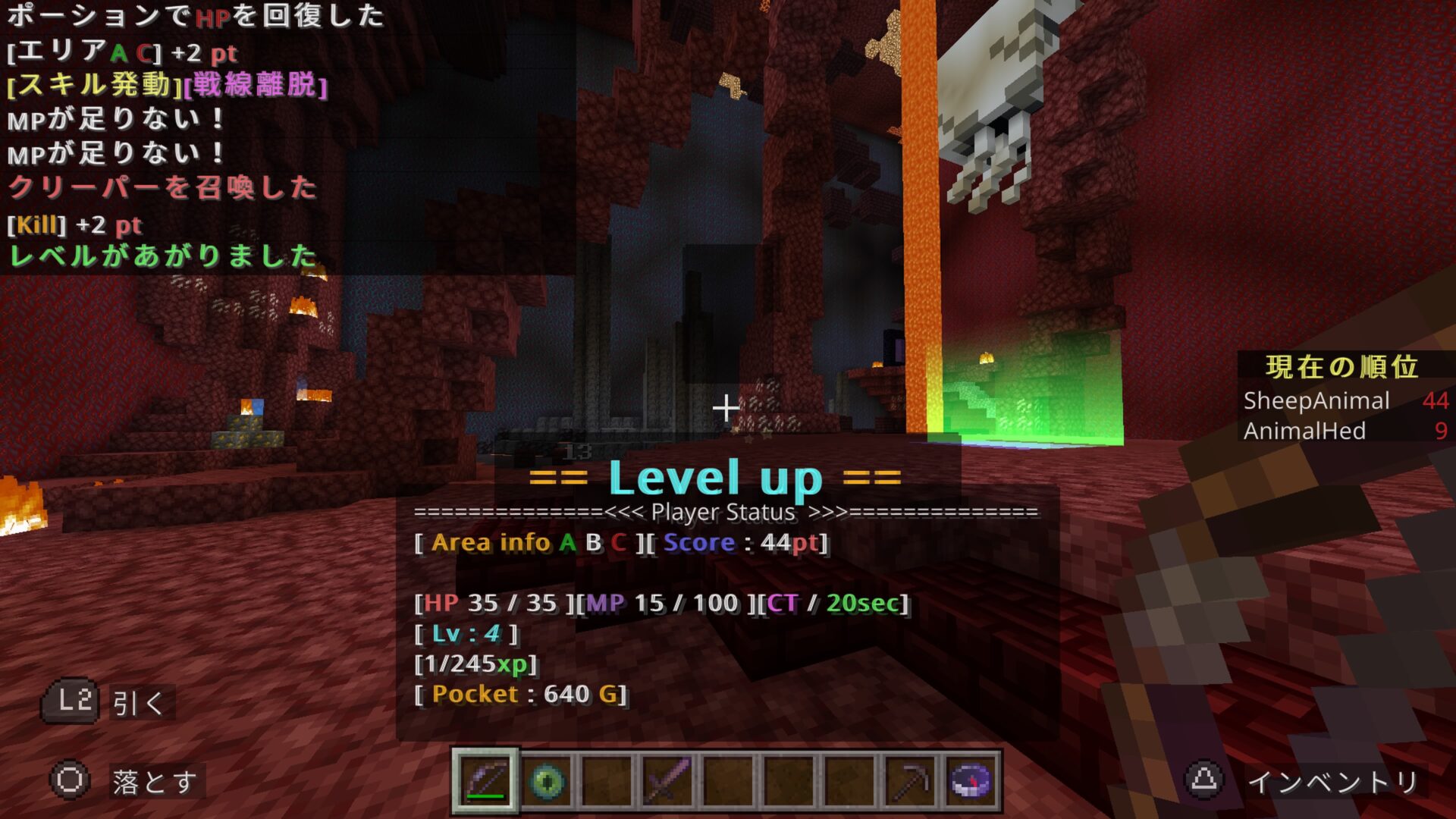Click SheepAnimal's row in the ranking list

pos(1344,400)
